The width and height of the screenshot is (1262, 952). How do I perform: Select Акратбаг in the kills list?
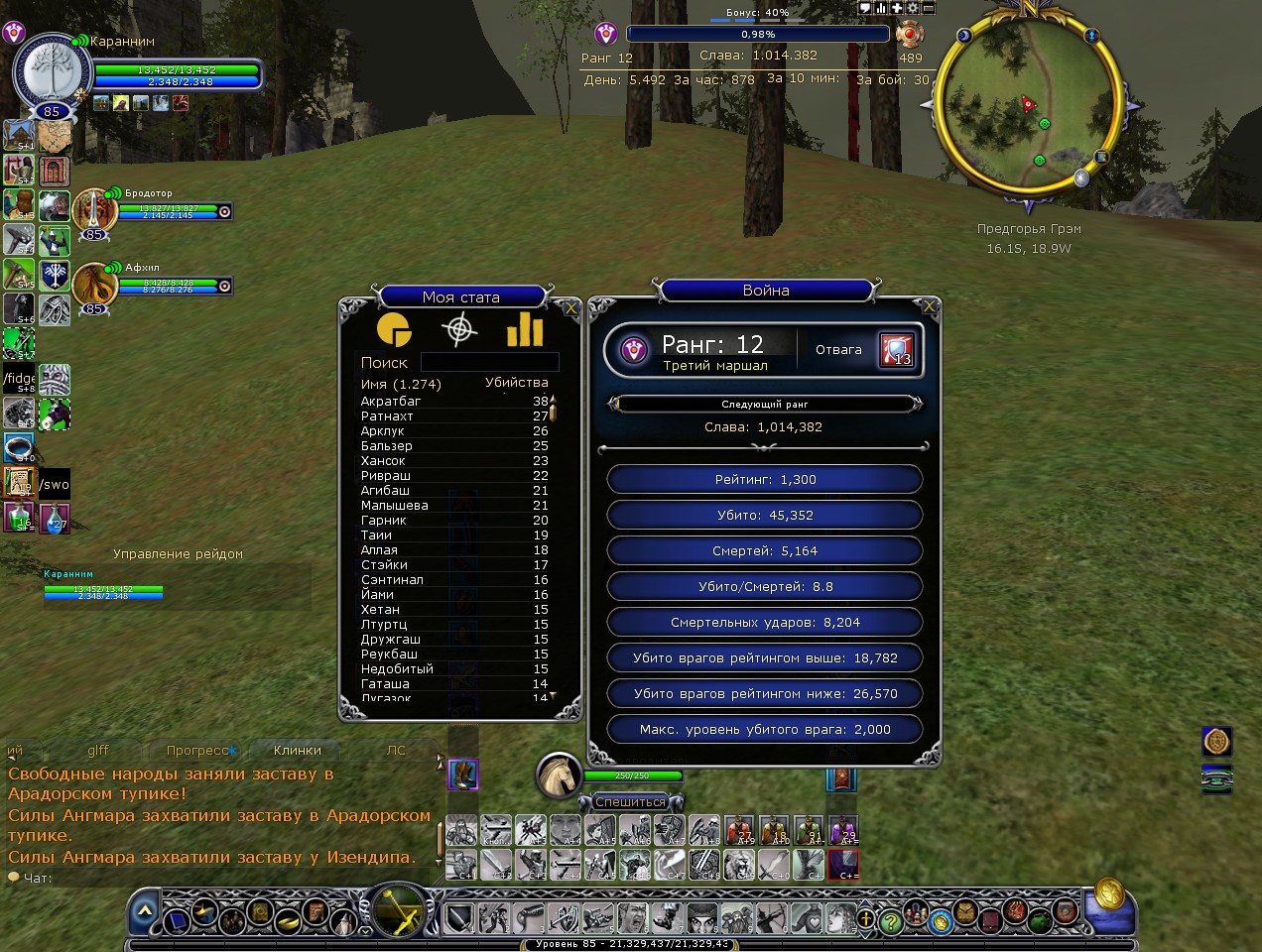tap(391, 402)
